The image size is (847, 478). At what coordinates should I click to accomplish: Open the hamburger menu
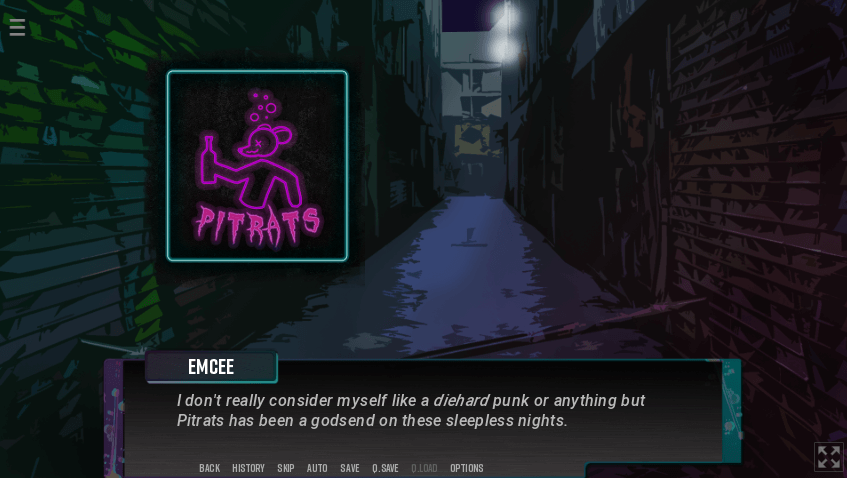17,27
